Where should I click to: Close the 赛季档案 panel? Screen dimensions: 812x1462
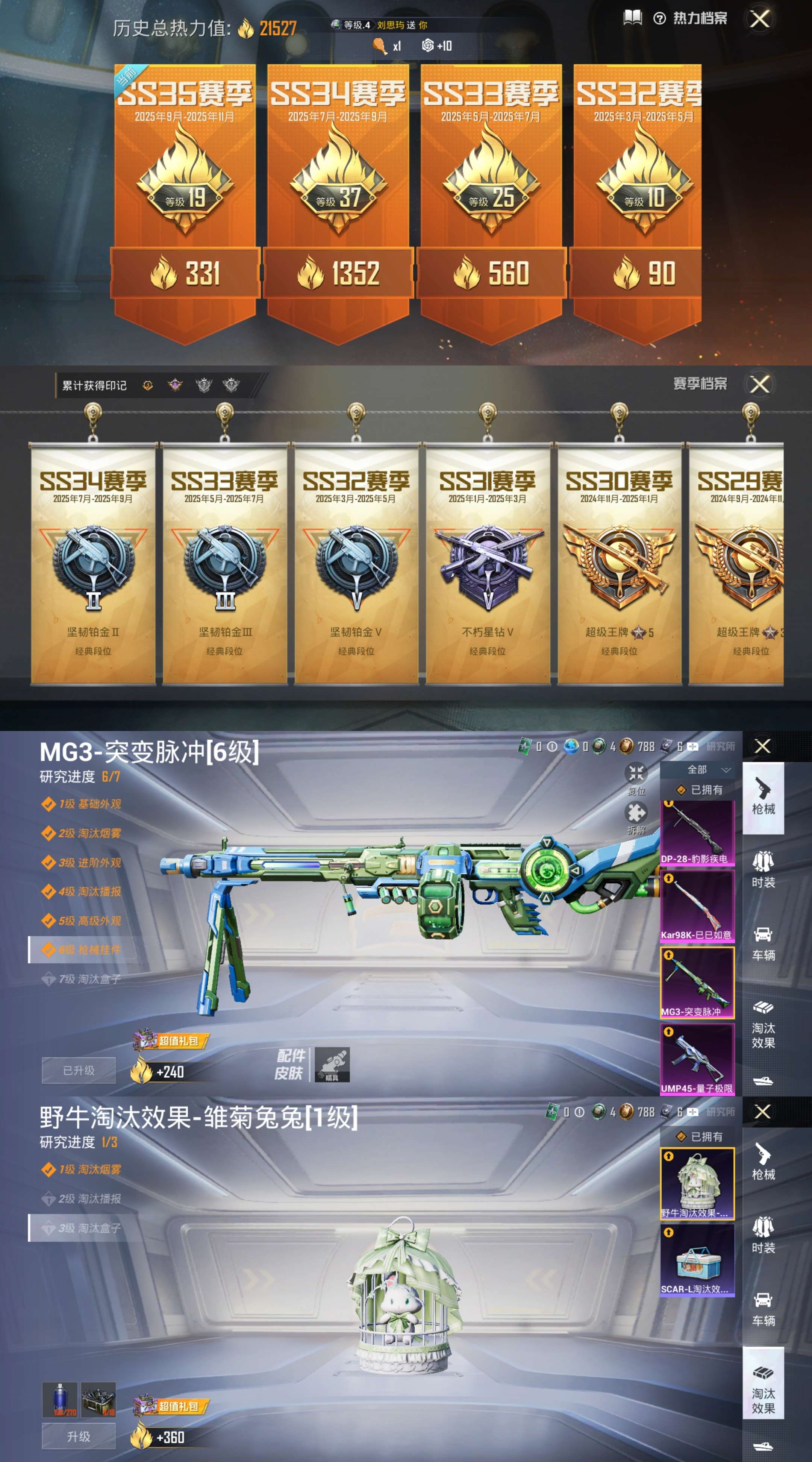[x=760, y=384]
